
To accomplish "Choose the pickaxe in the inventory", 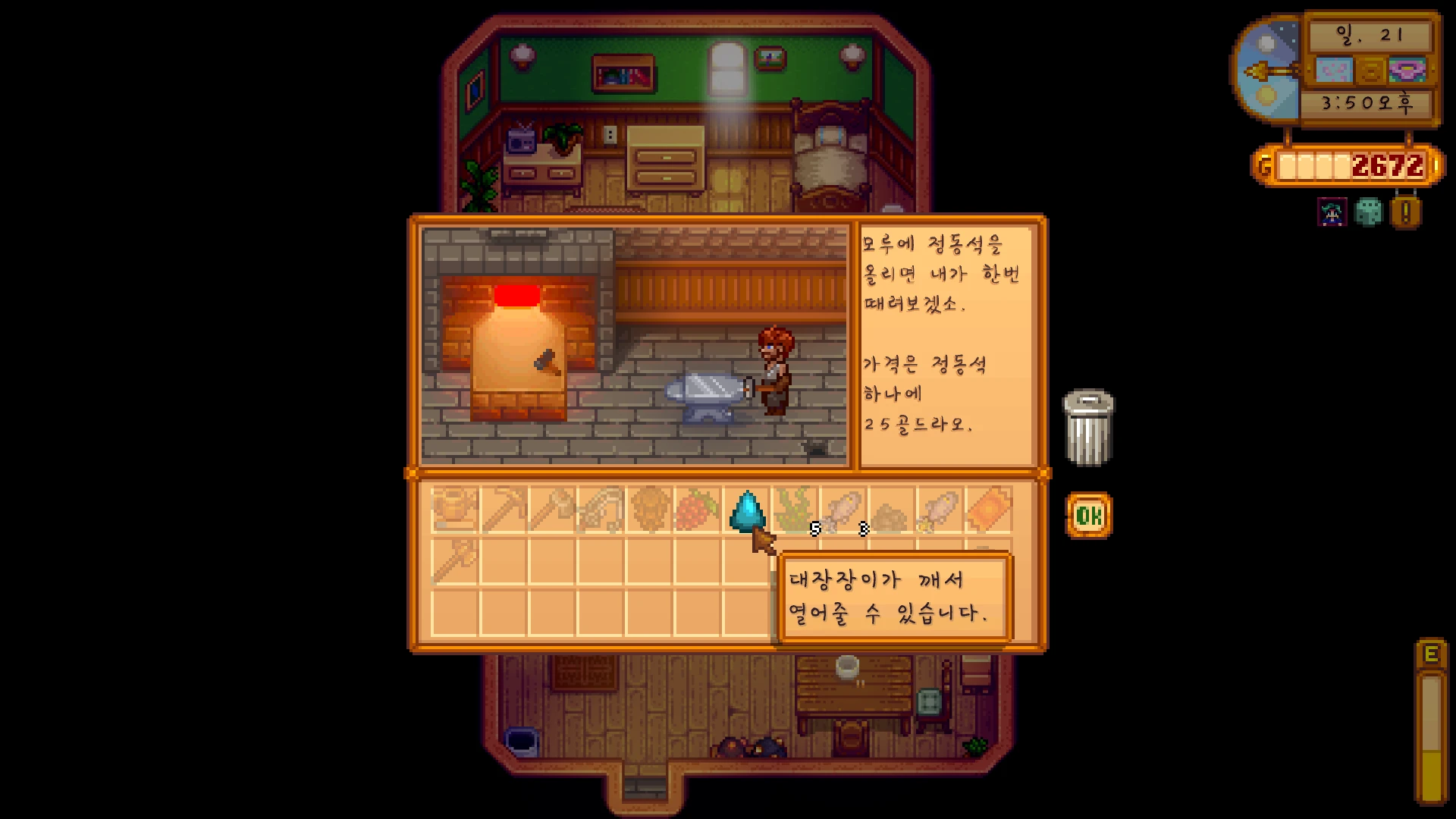I will click(x=504, y=510).
